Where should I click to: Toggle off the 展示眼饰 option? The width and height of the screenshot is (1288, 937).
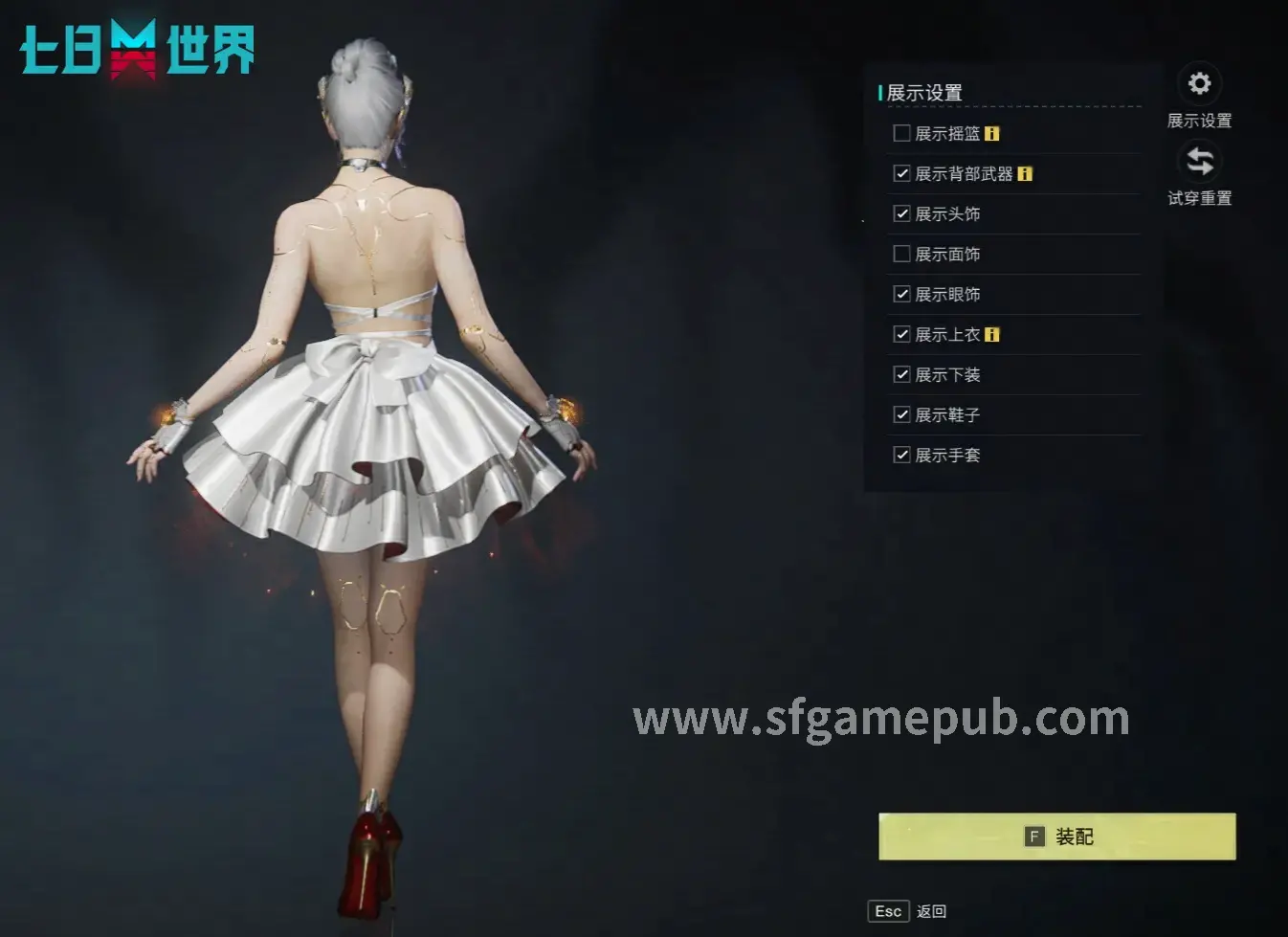[x=901, y=294]
